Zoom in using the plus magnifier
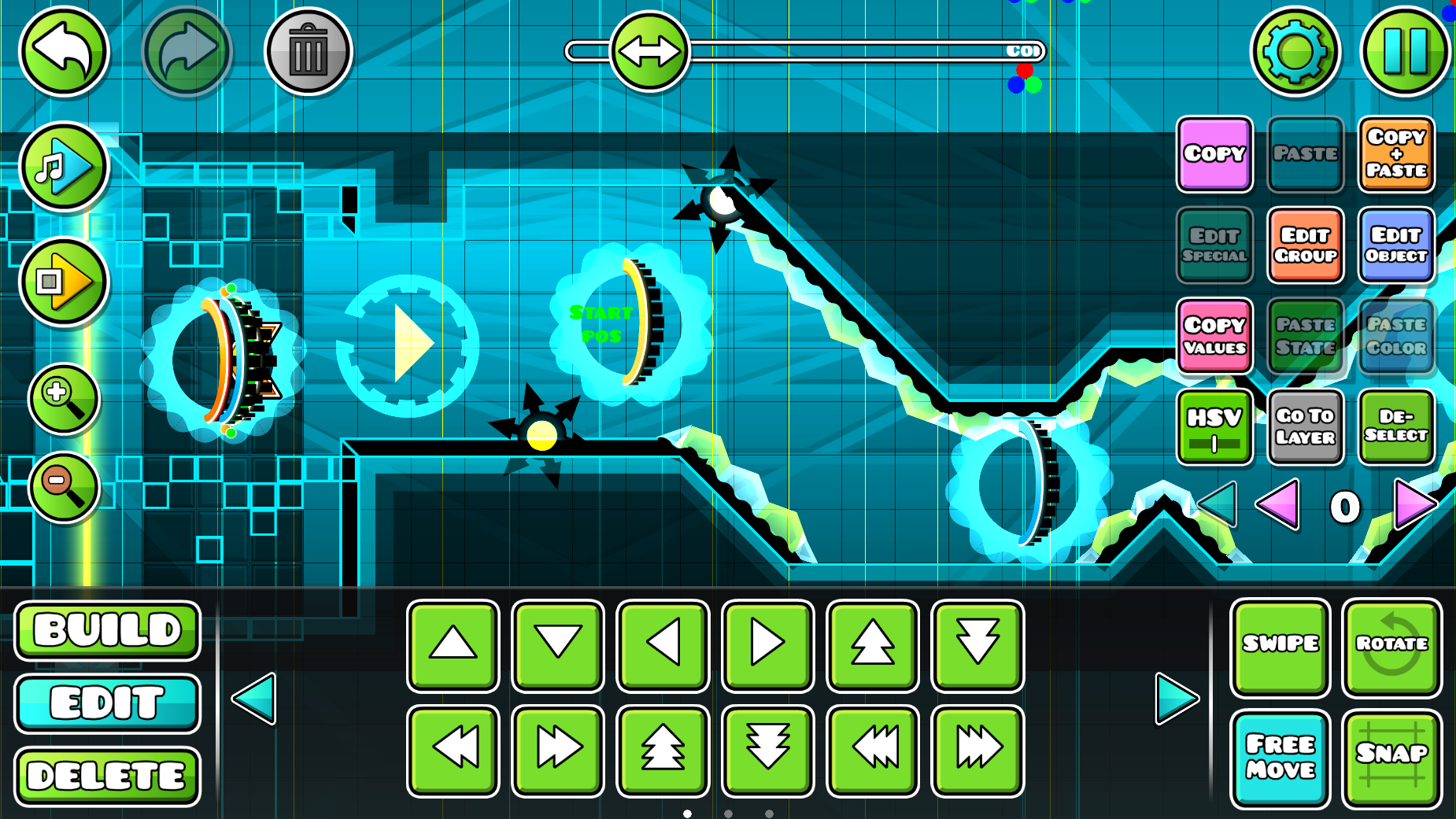1456x819 pixels. coord(63,398)
